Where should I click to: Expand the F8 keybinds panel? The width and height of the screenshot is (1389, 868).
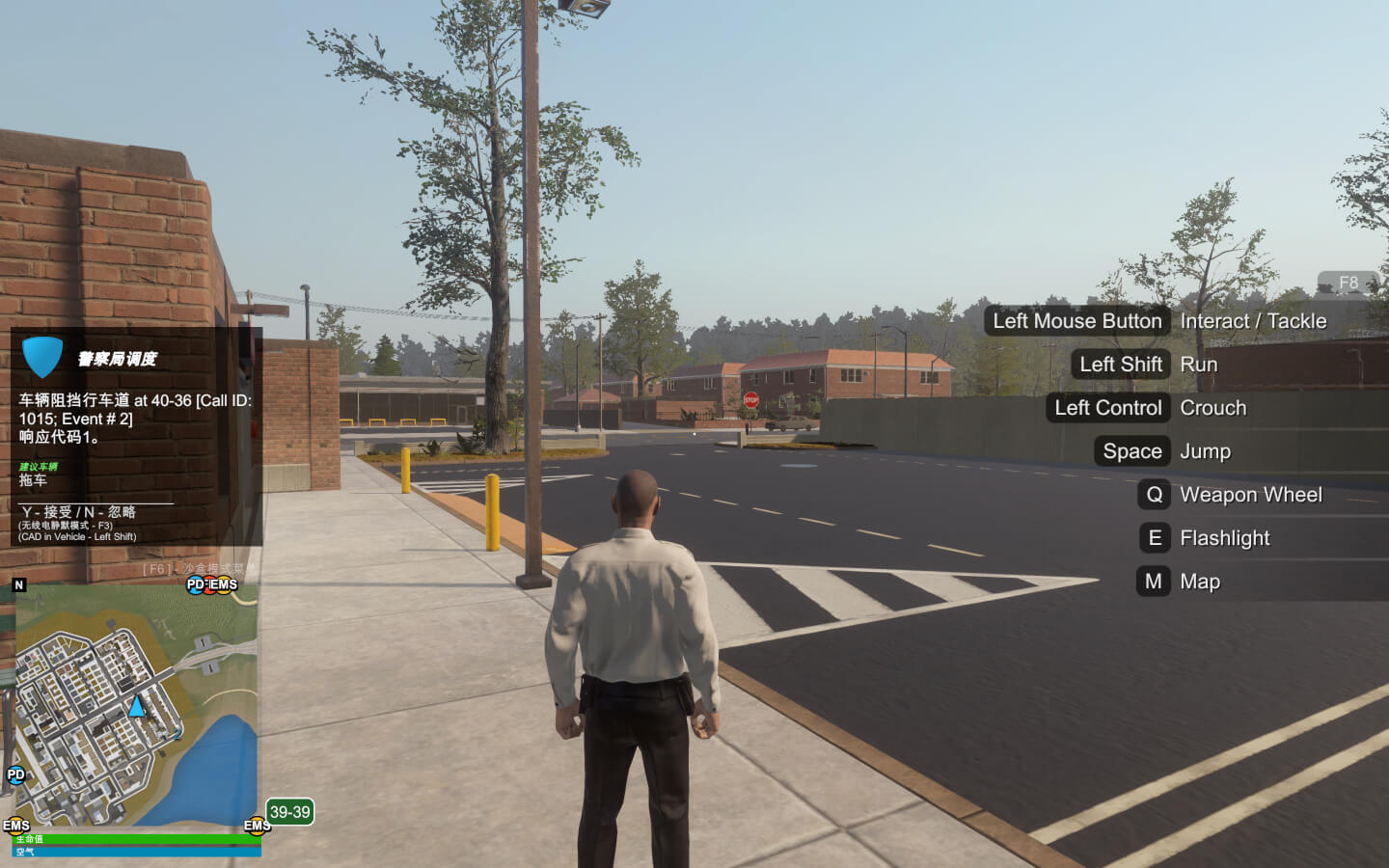tap(1349, 282)
